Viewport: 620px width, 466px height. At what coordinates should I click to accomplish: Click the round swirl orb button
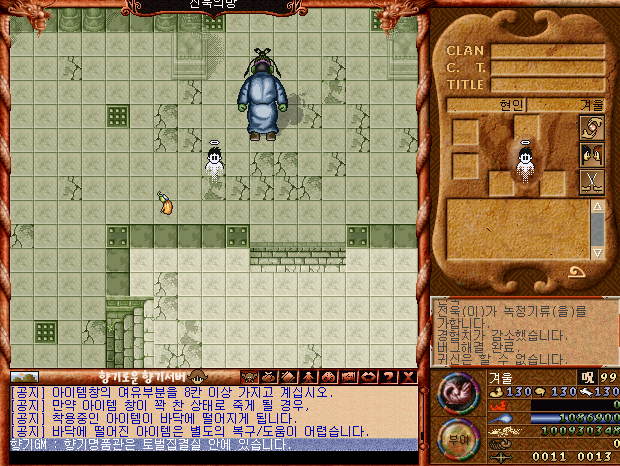(460, 392)
